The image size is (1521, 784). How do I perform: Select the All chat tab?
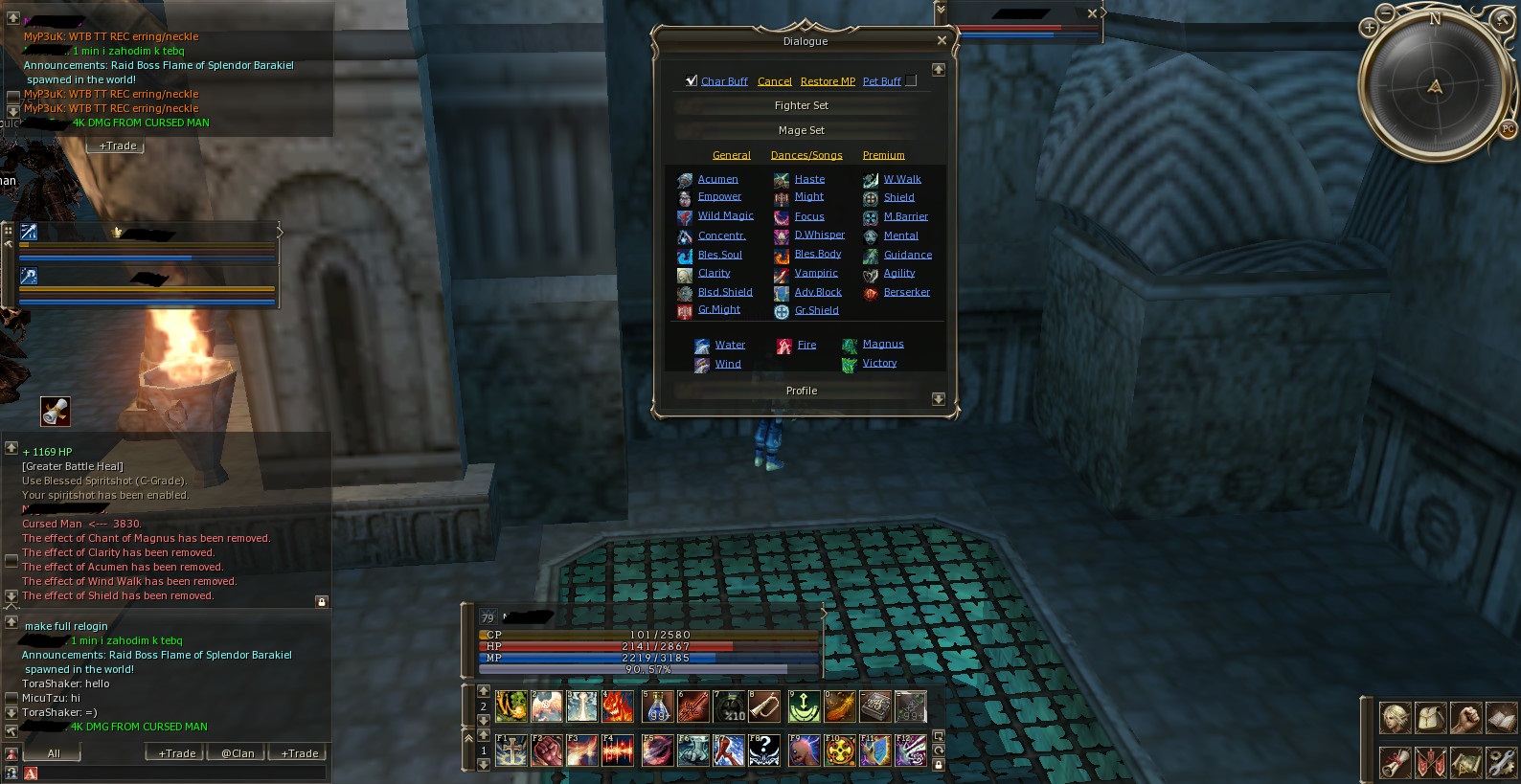[x=54, y=753]
